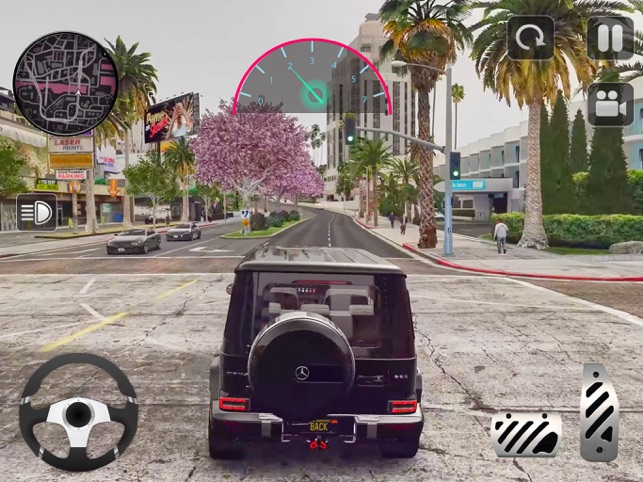Hit the brake pedal
Image resolution: width=643 pixels, height=482 pixels.
(x=526, y=432)
